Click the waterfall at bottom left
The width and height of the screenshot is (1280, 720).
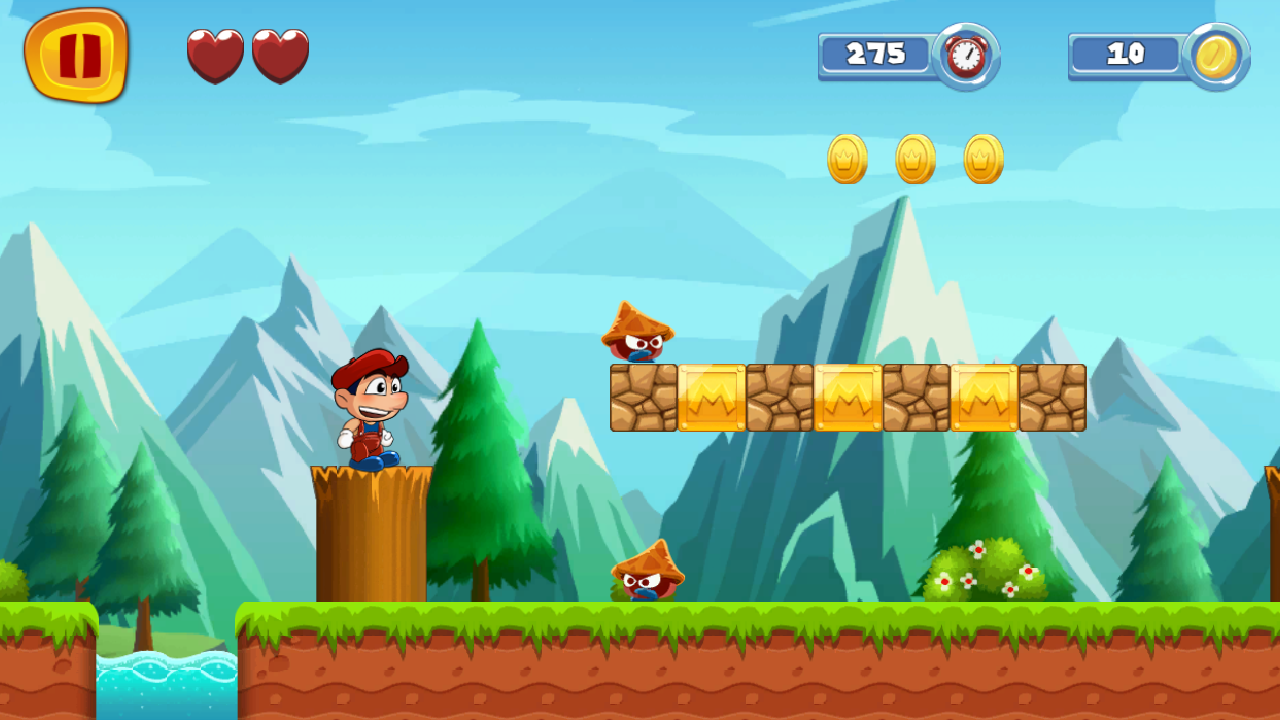click(166, 680)
